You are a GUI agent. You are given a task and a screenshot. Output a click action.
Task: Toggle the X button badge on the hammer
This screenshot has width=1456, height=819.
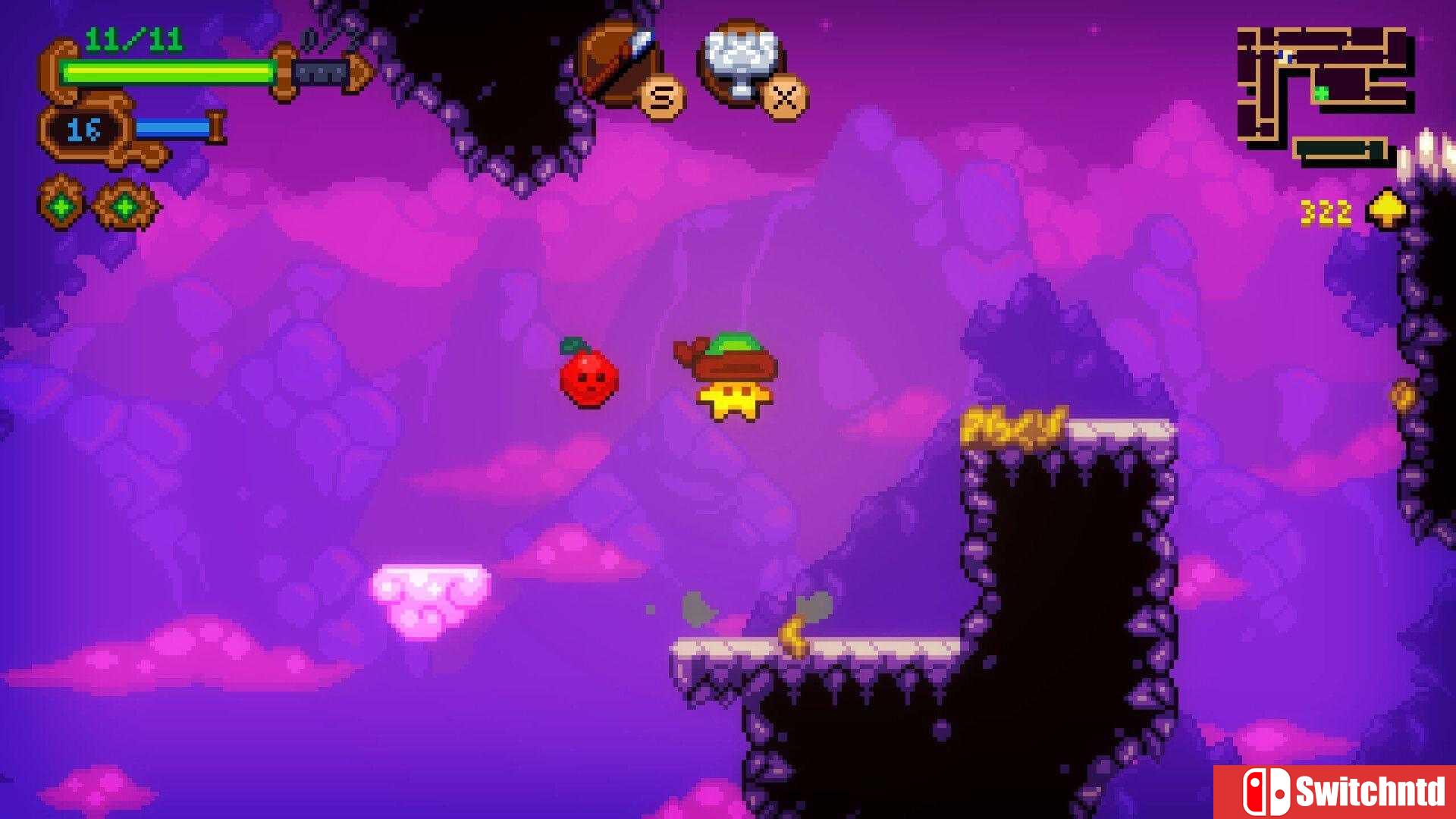coord(786,97)
